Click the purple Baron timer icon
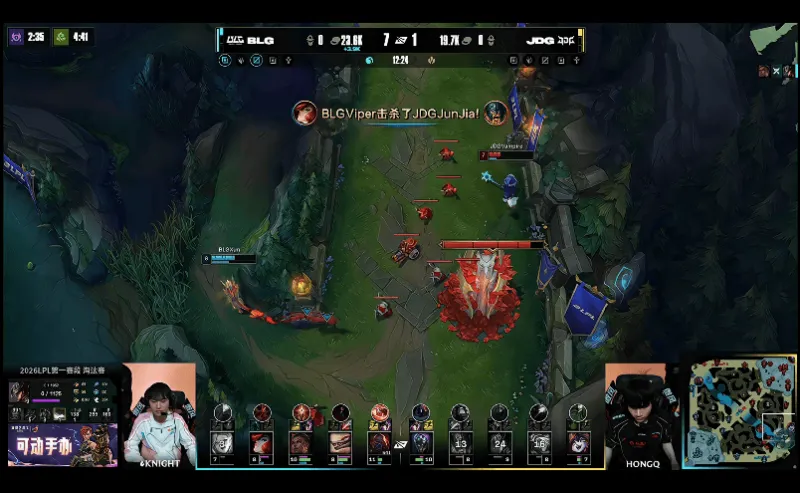Screen dimensions: 800x493 tap(16, 37)
